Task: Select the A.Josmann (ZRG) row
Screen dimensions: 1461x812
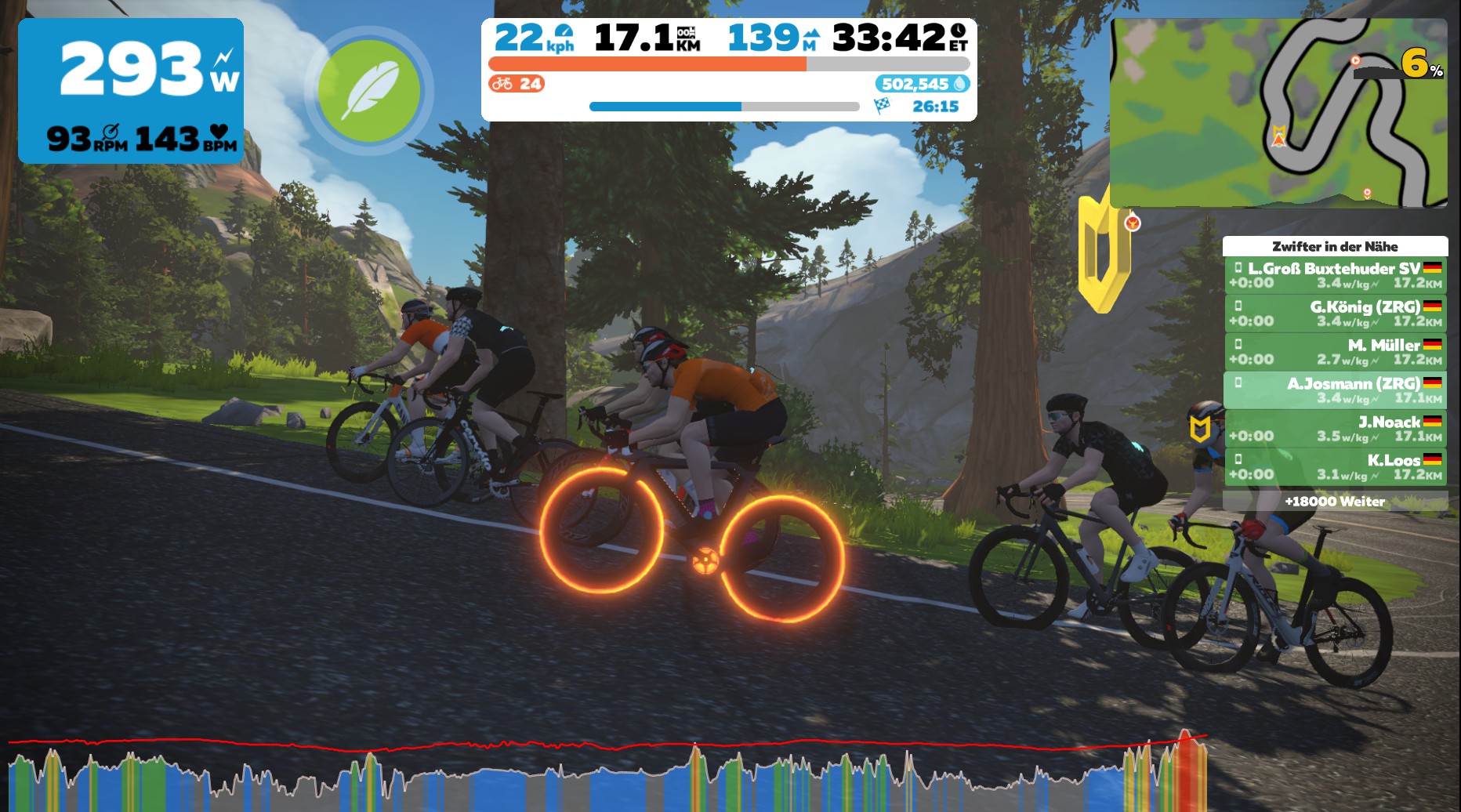Action: coord(1335,390)
